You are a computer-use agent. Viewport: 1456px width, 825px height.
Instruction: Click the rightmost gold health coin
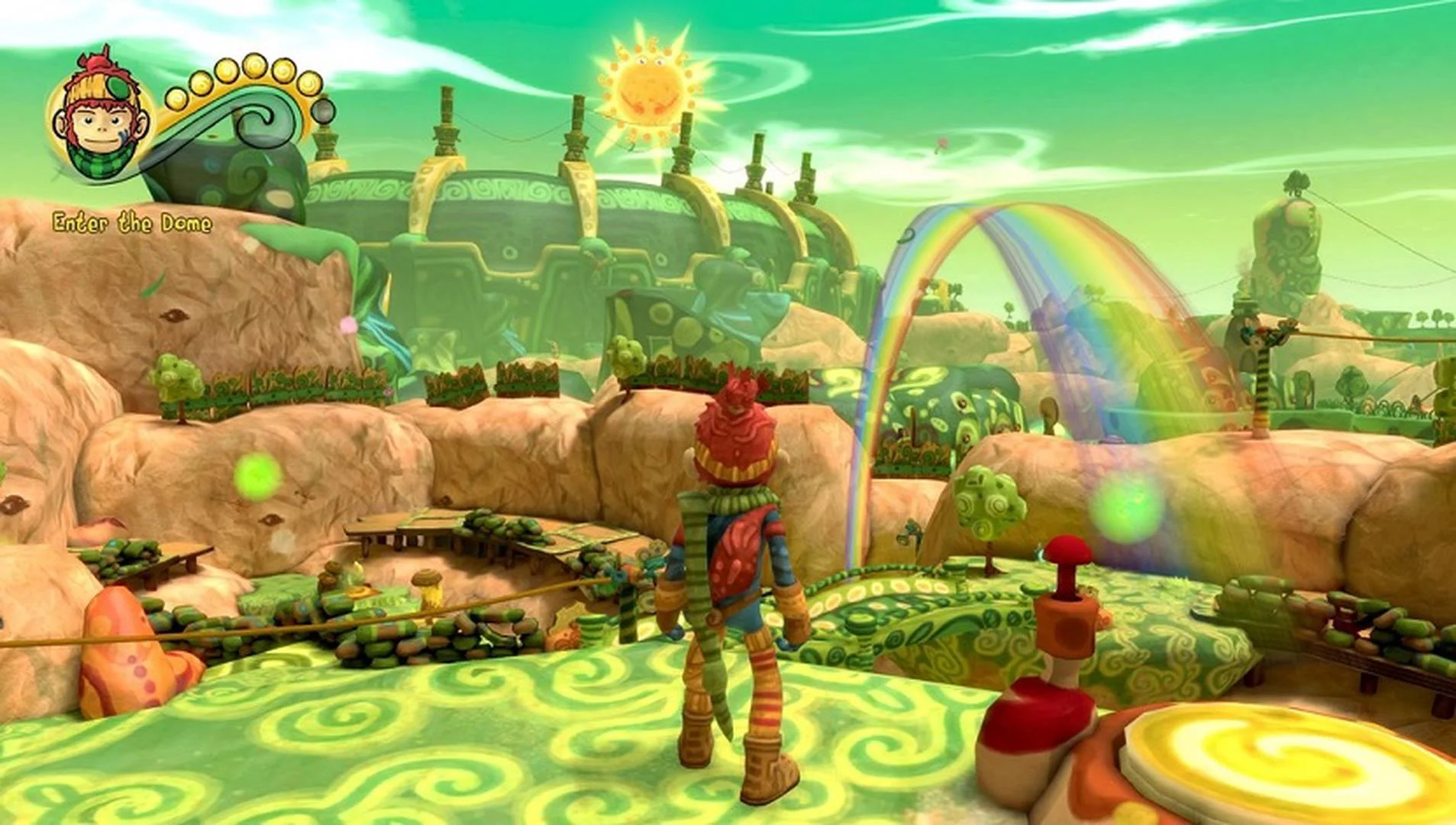pyautogui.click(x=308, y=84)
